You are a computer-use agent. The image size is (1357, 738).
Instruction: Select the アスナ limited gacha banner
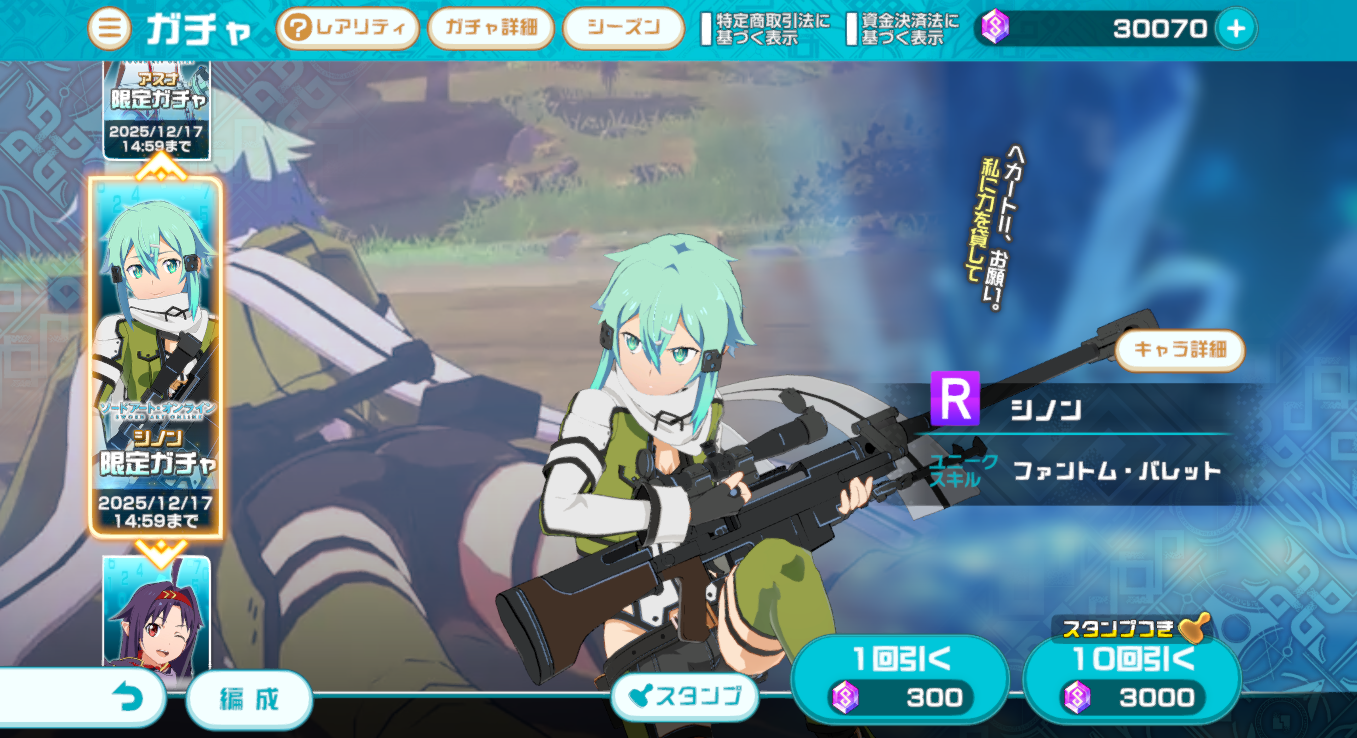tap(157, 108)
